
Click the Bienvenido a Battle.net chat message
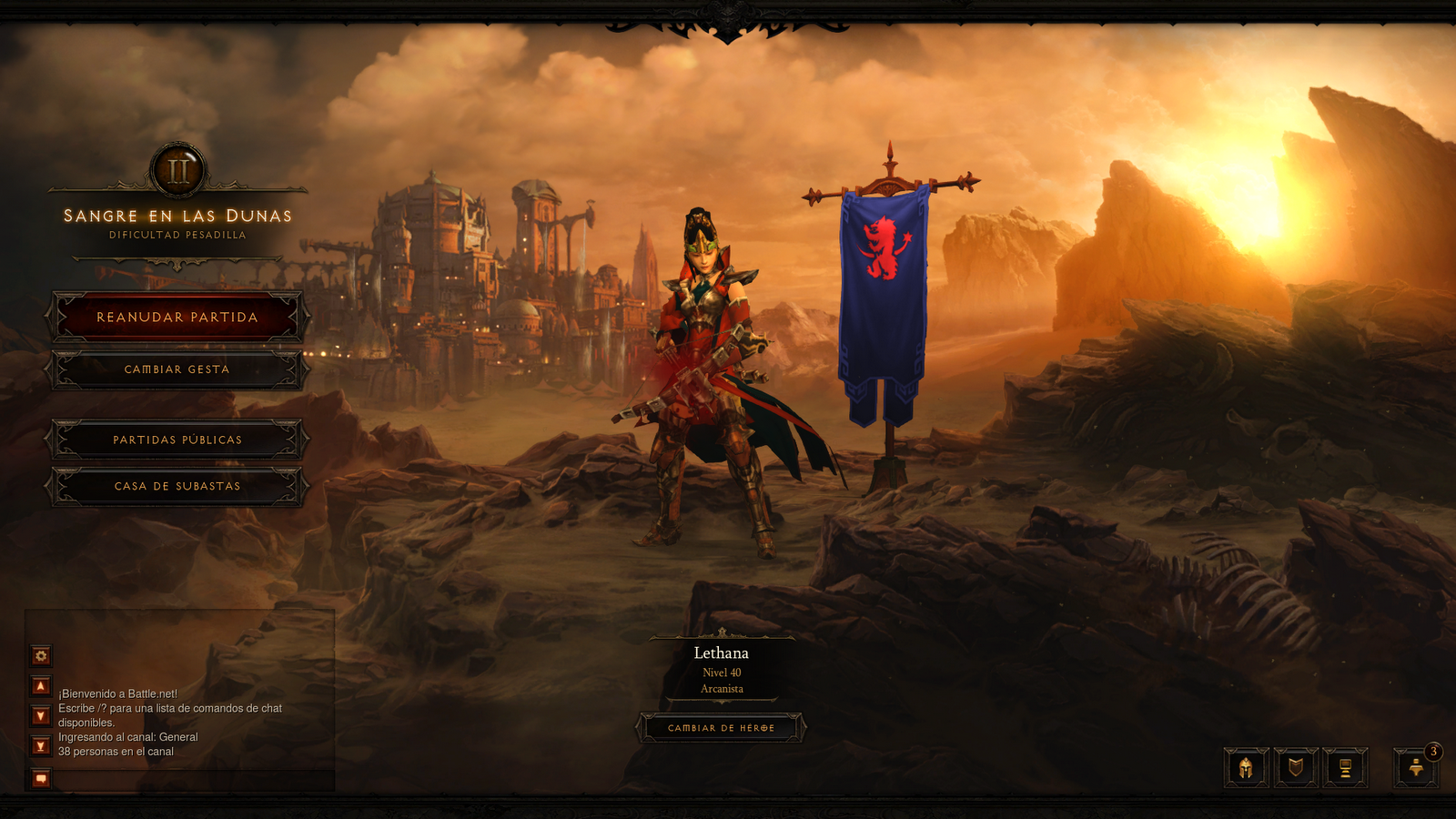pos(116,692)
